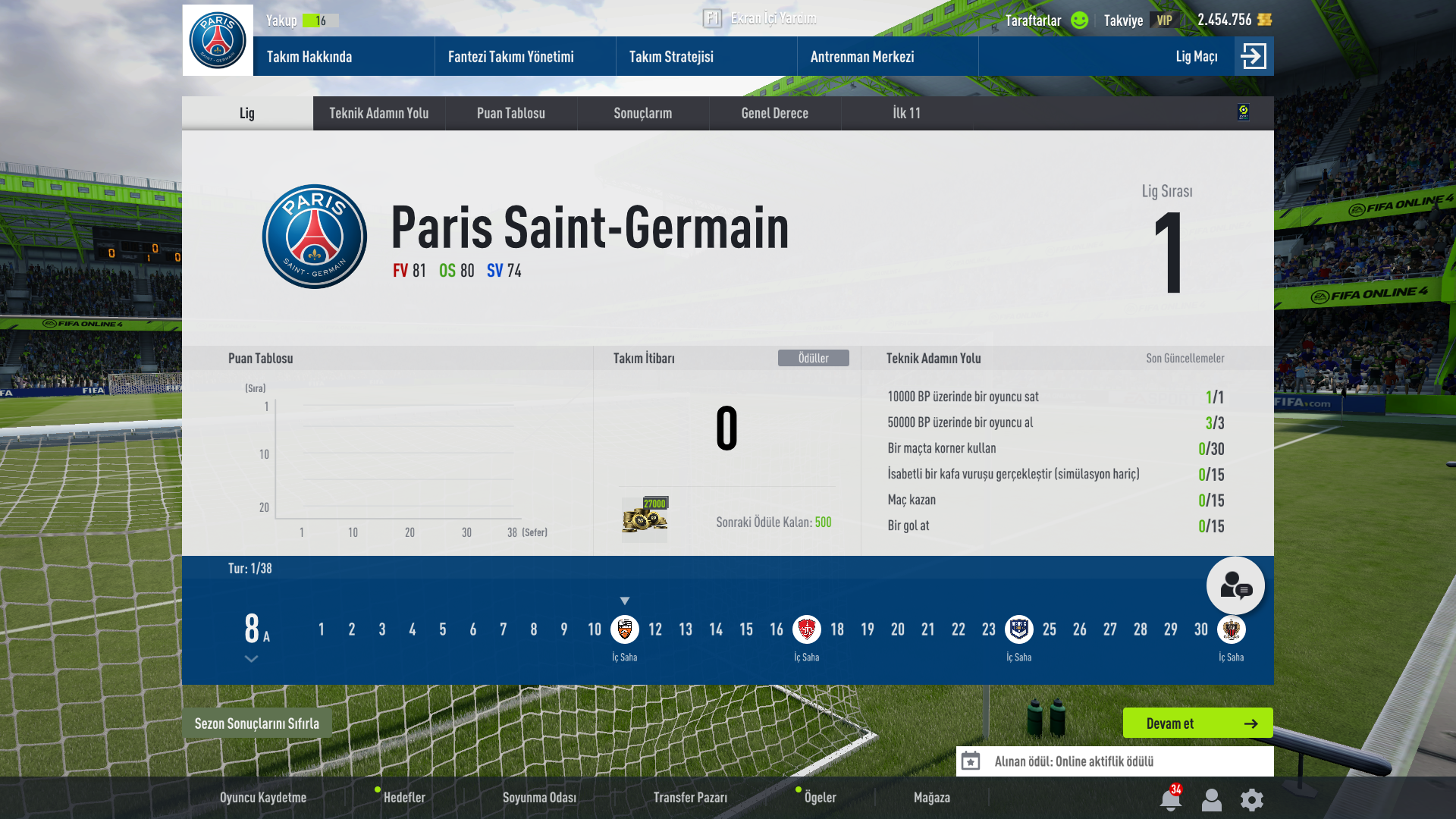Viewport: 1456px width, 819px height.
Task: Open settings gear icon
Action: coord(1251,799)
